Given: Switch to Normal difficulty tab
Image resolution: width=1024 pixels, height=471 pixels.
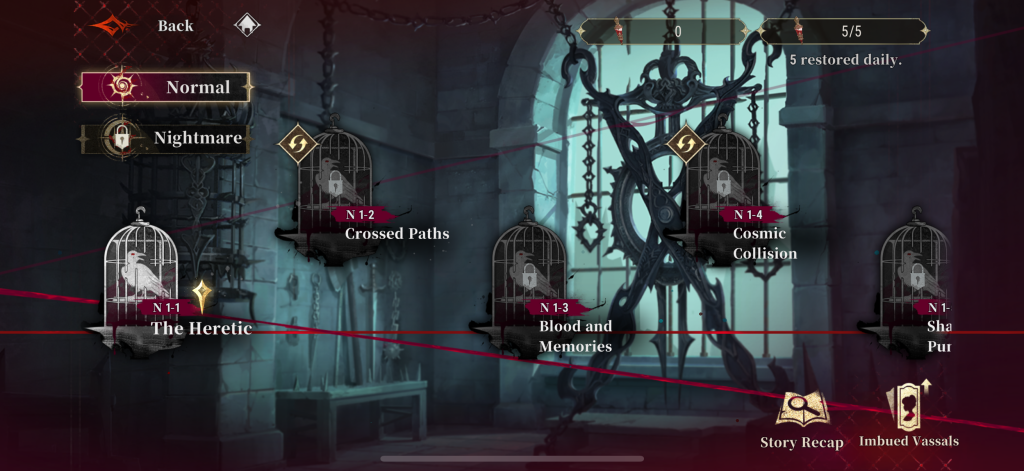Looking at the screenshot, I should click(x=166, y=87).
